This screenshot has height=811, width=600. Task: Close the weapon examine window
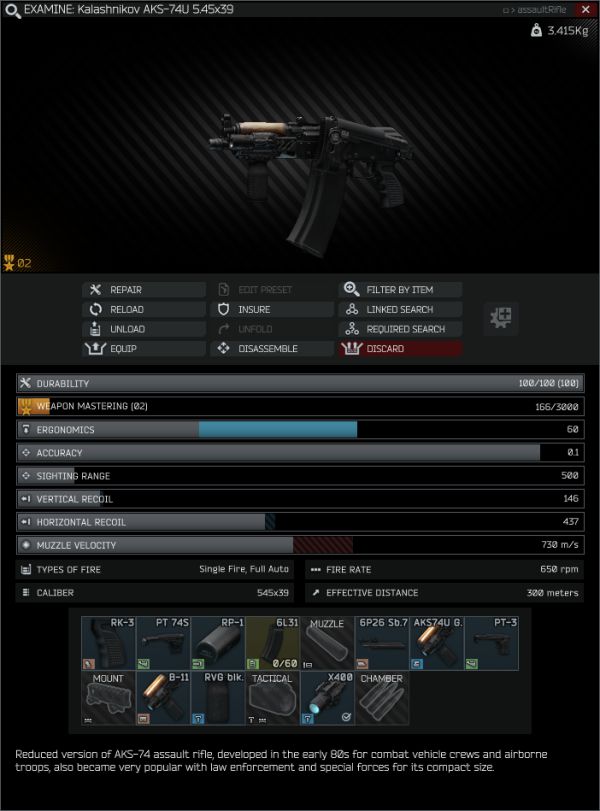point(585,9)
